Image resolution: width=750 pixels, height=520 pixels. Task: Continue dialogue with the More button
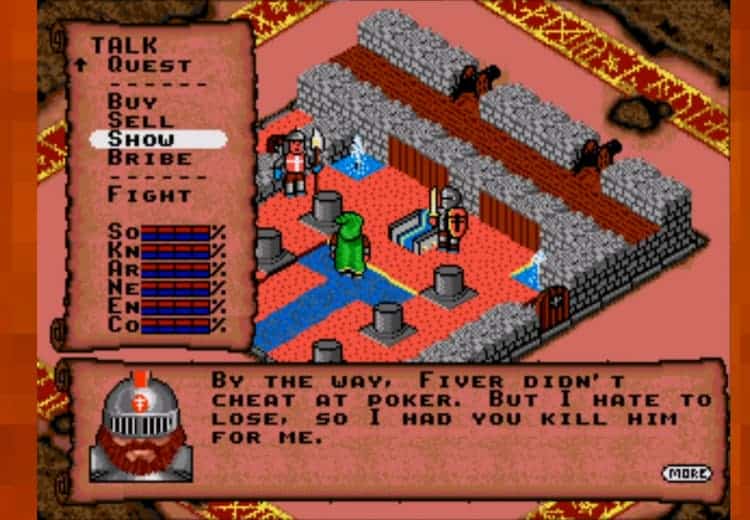[x=686, y=473]
